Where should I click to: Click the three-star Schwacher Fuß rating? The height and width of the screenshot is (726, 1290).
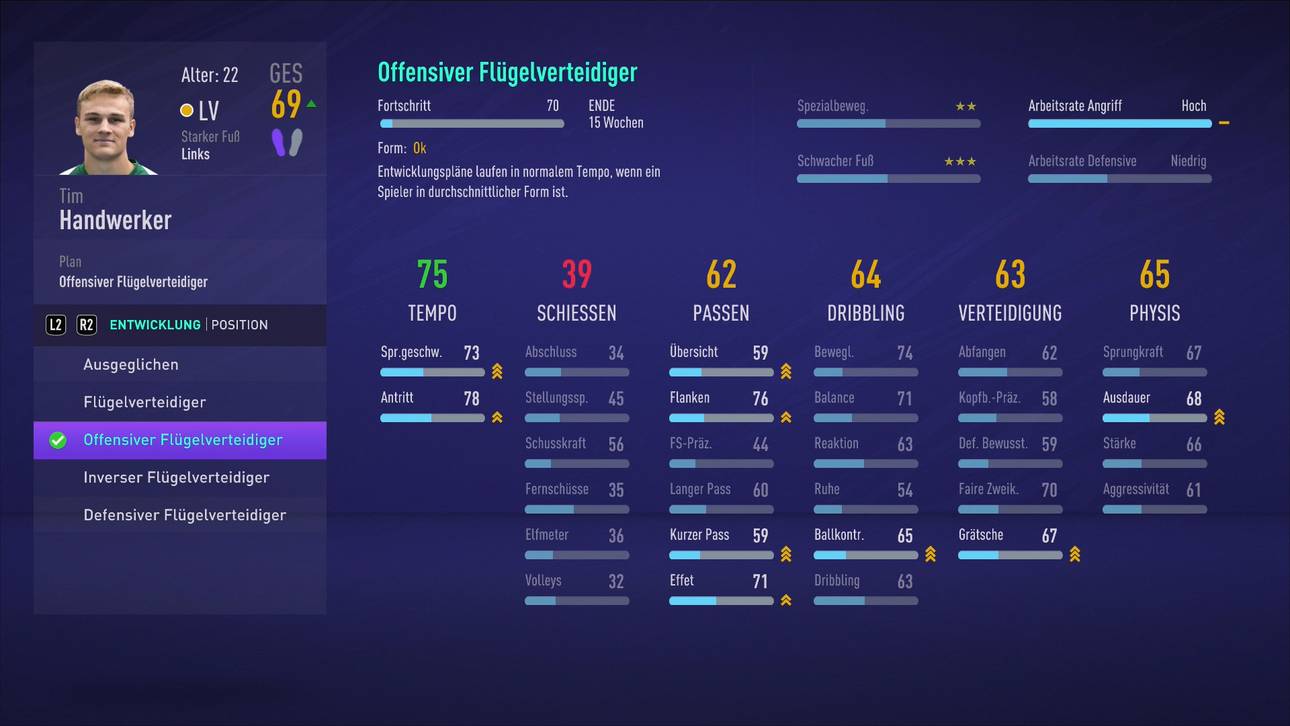pos(960,160)
